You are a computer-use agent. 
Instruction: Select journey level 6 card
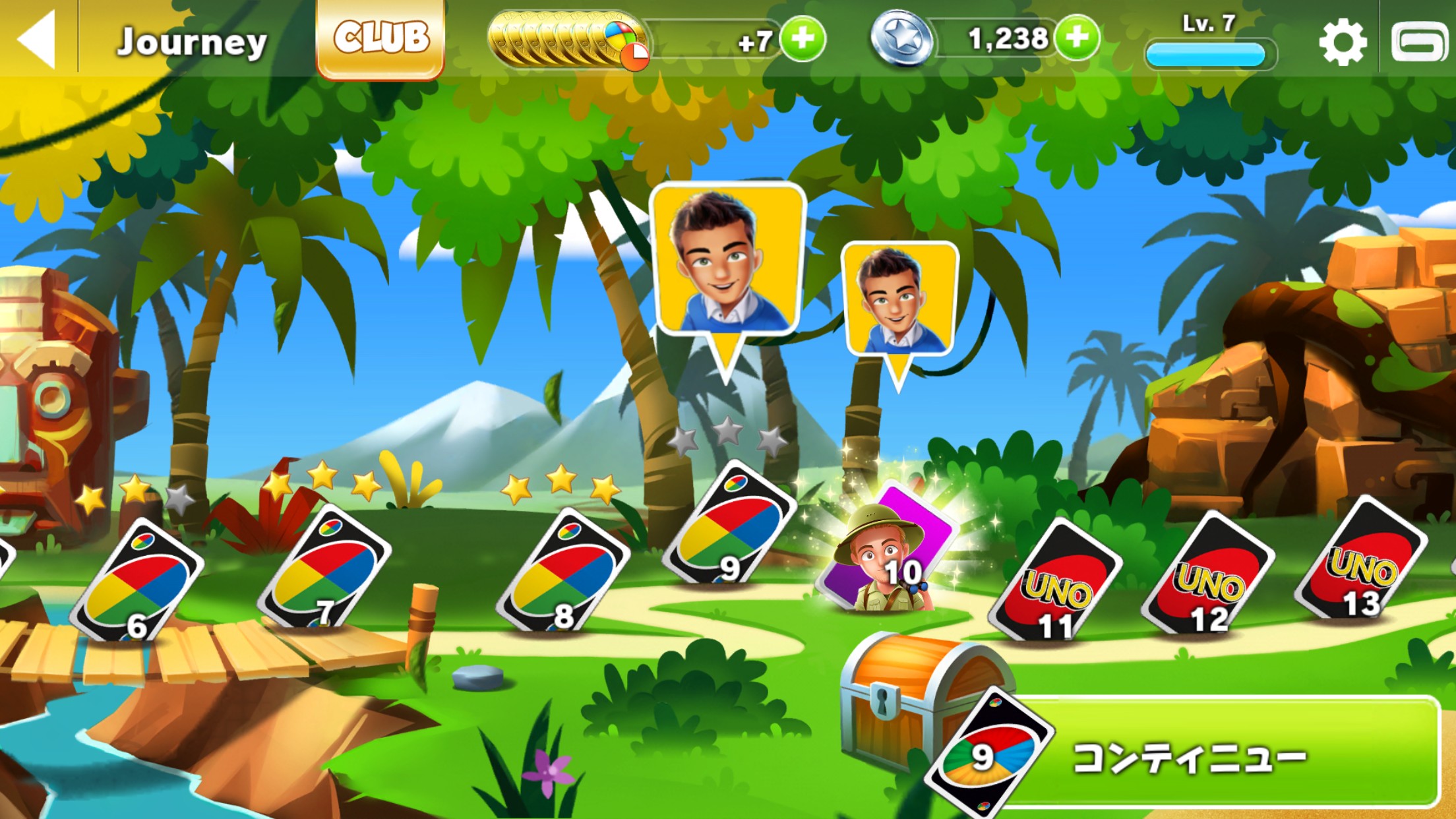pos(137,580)
